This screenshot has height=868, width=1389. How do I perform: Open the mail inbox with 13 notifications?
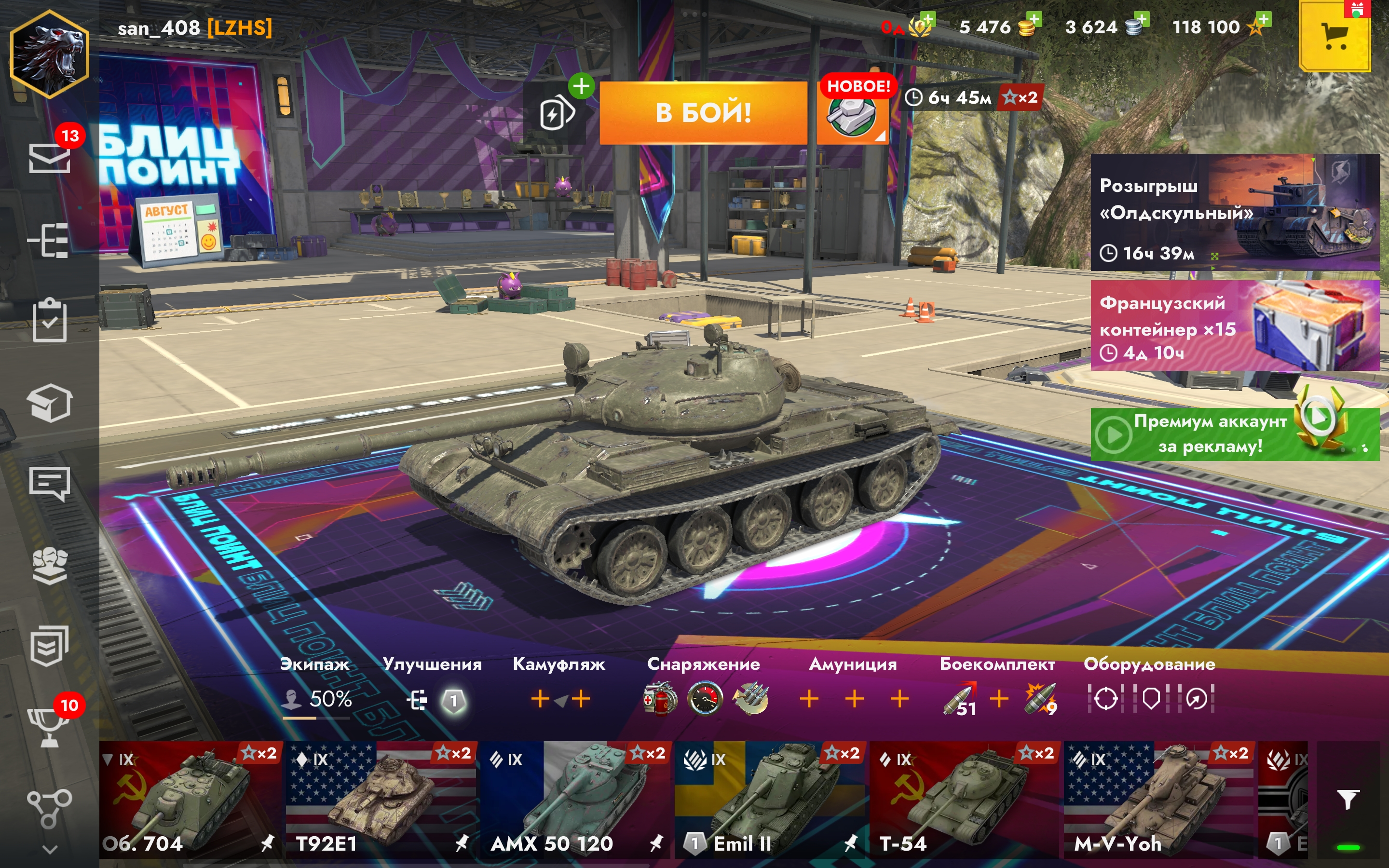[x=50, y=157]
